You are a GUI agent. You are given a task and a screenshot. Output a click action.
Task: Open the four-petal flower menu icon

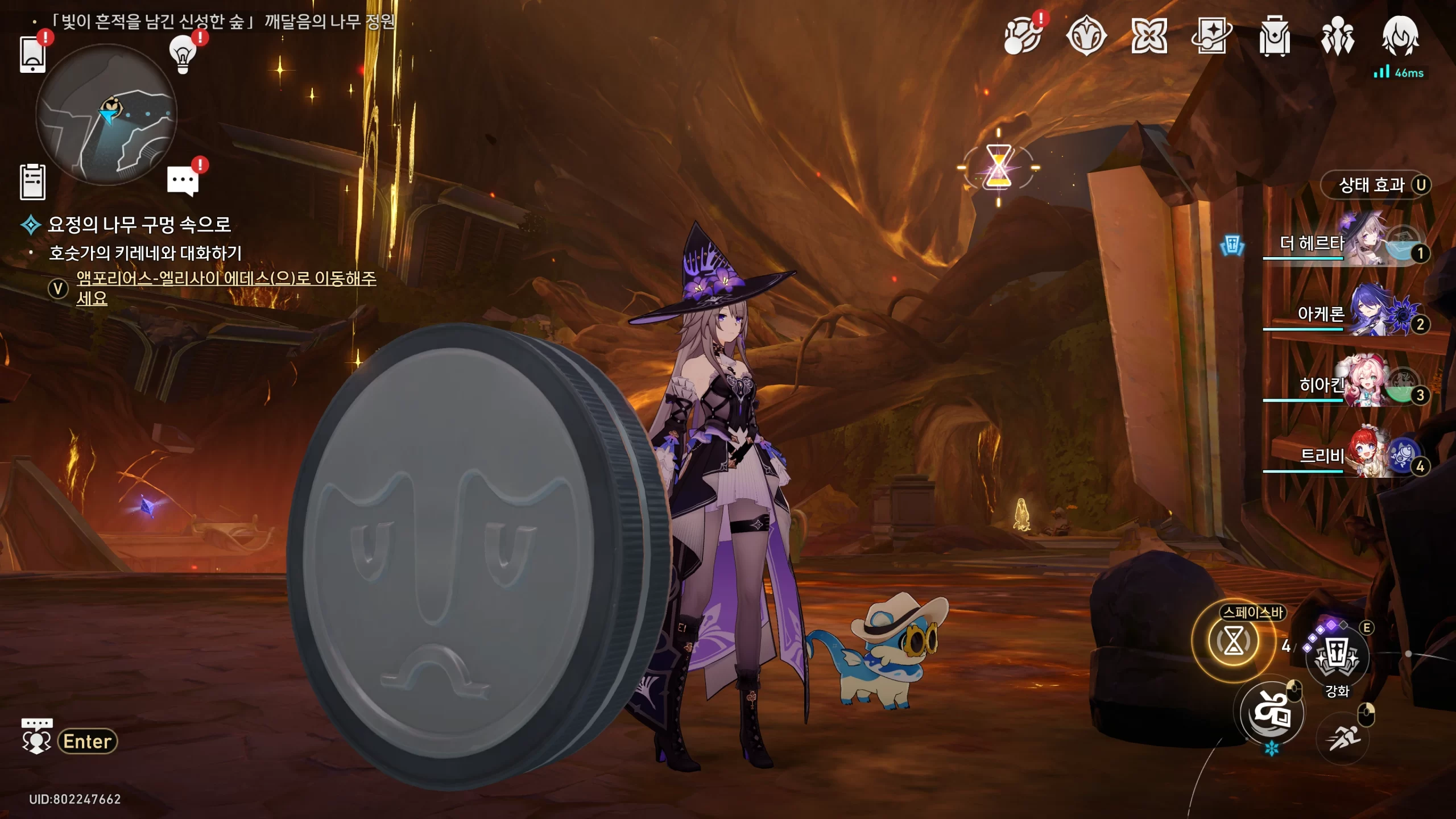click(x=1149, y=36)
